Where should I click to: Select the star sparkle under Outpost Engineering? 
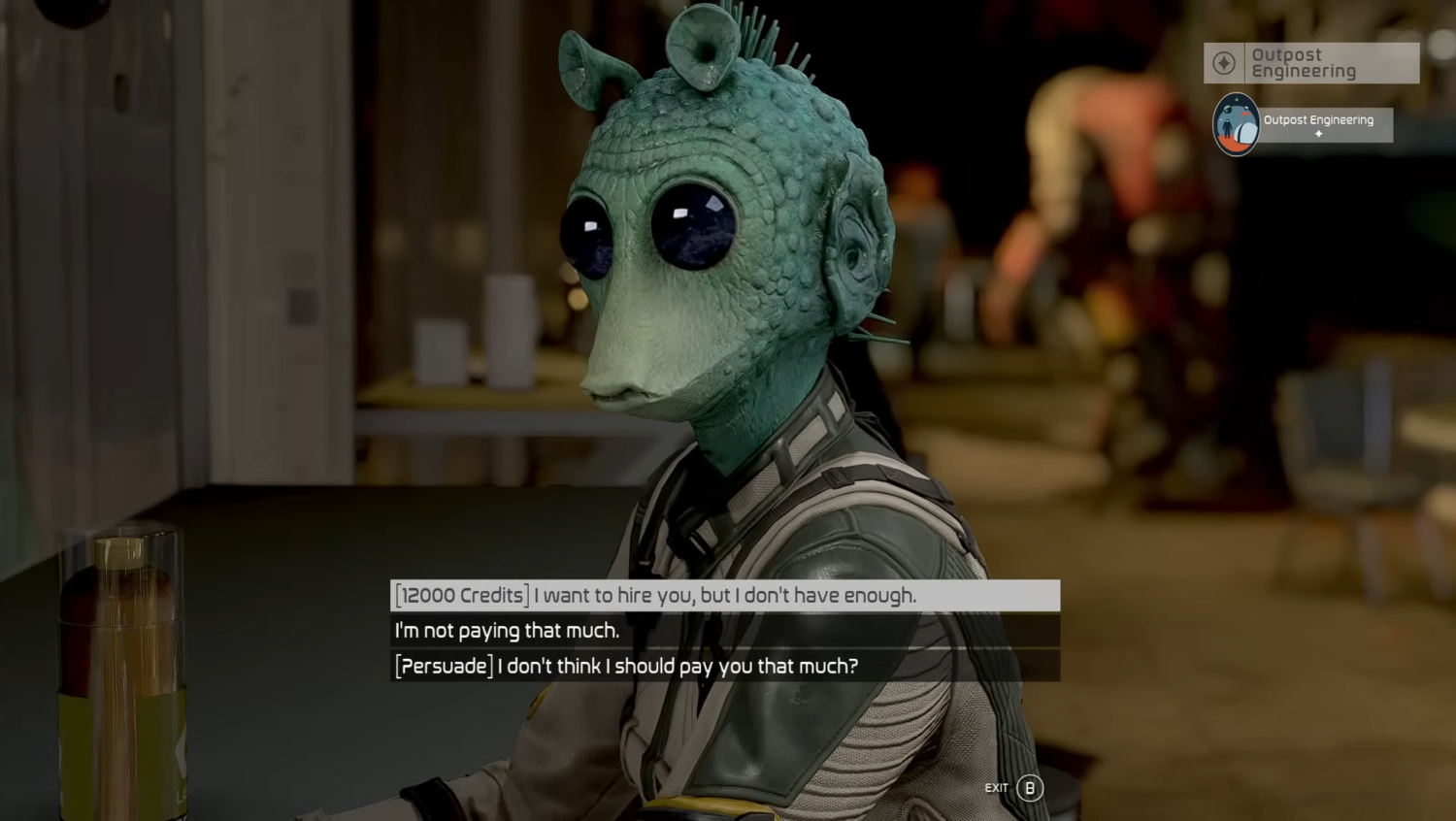[1319, 133]
